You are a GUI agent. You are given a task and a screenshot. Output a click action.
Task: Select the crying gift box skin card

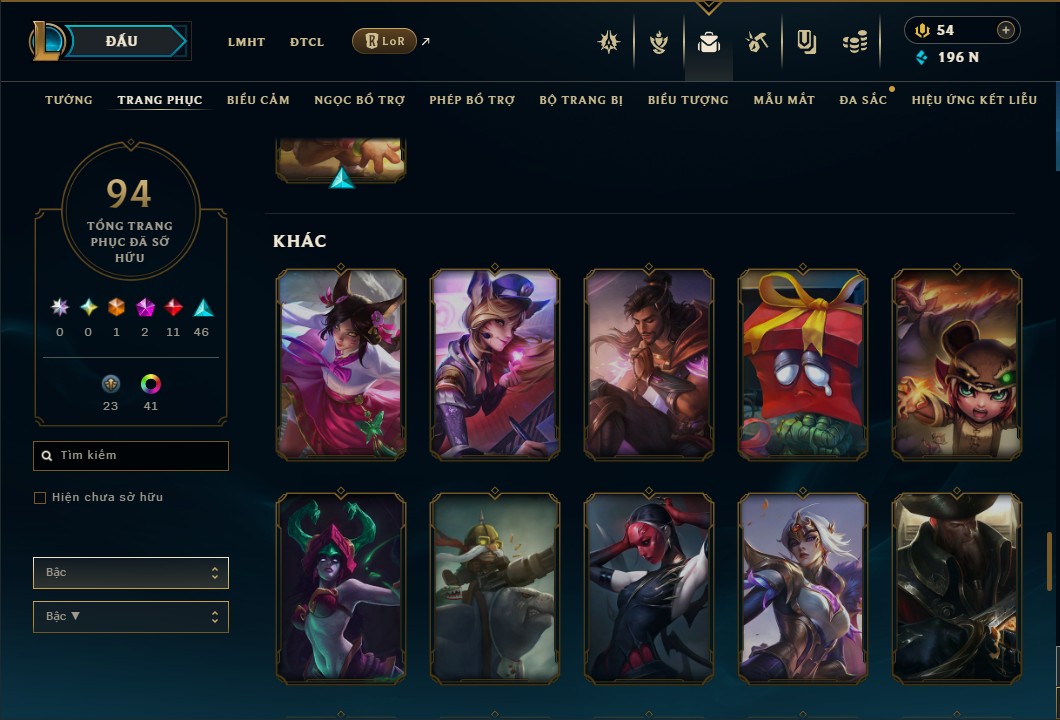(803, 365)
